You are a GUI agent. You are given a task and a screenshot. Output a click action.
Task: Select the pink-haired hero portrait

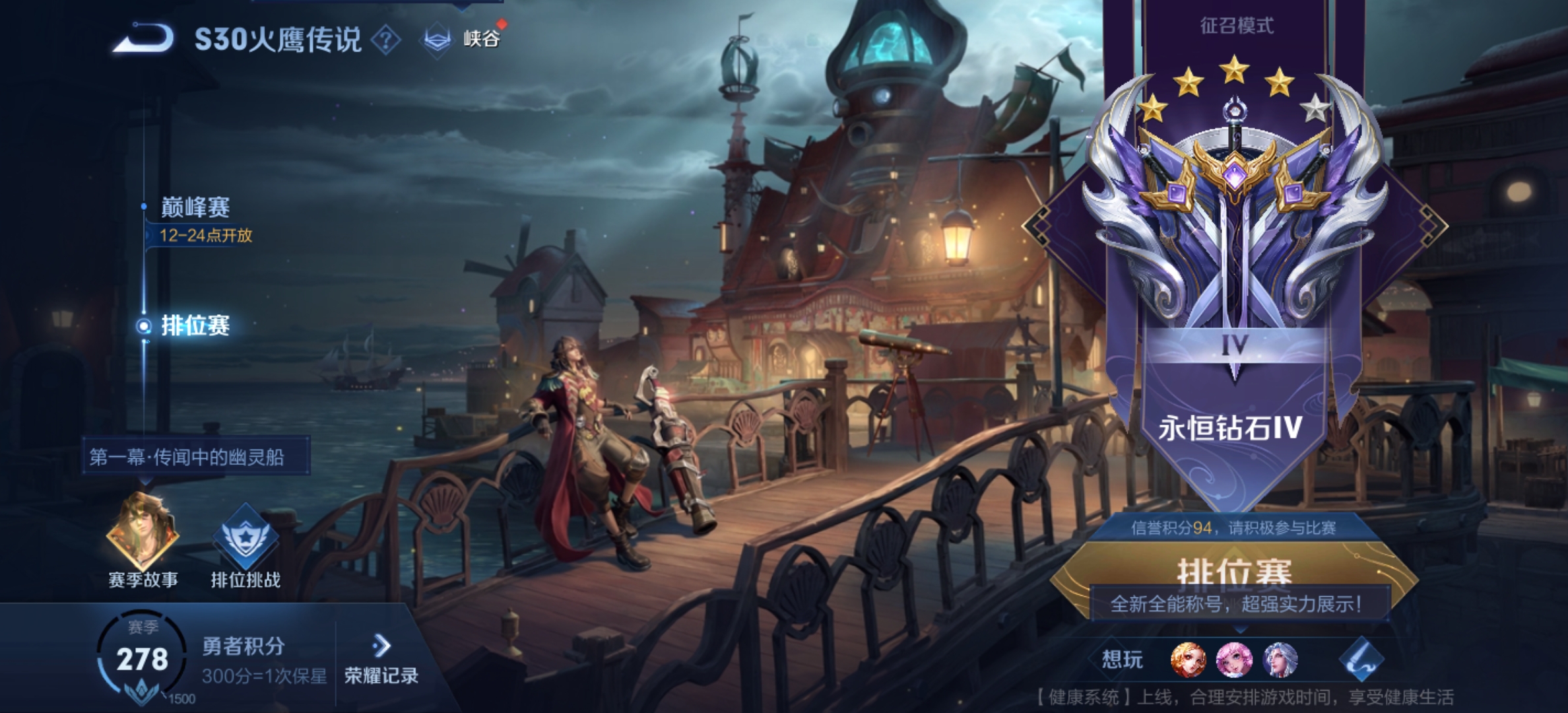point(1234,660)
